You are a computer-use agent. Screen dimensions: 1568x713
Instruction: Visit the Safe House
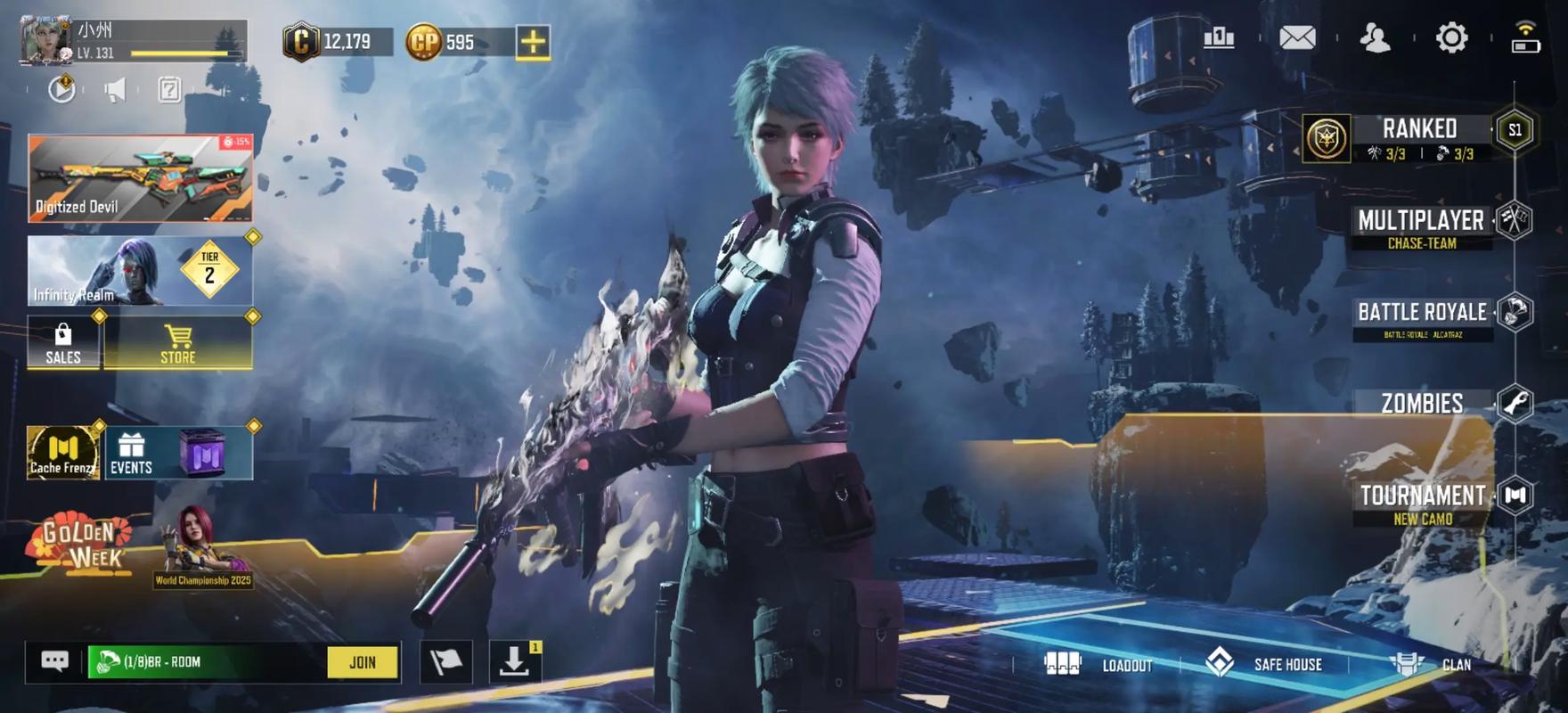click(x=1264, y=664)
